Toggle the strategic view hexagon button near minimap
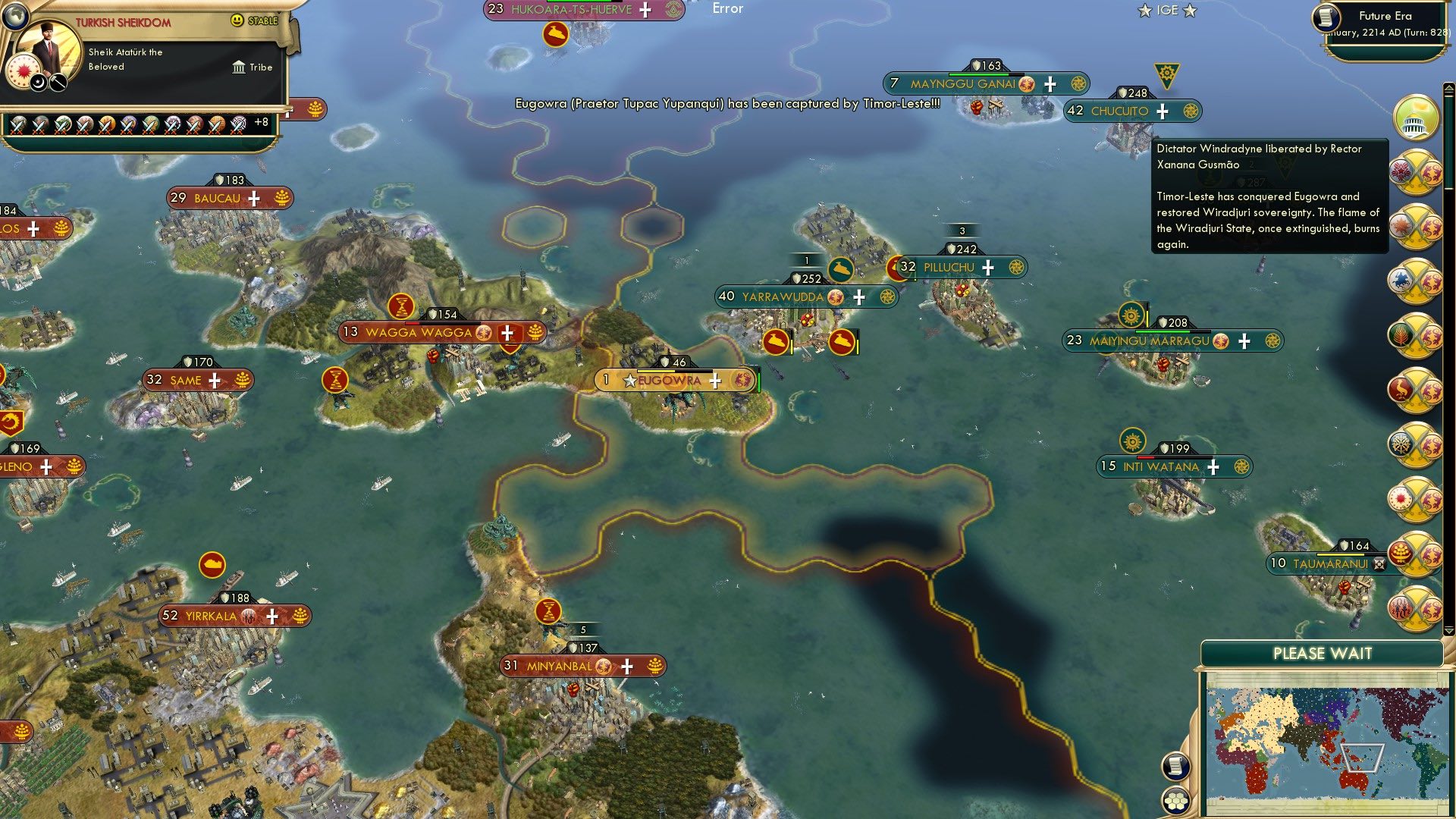The height and width of the screenshot is (819, 1456). coord(1176,800)
